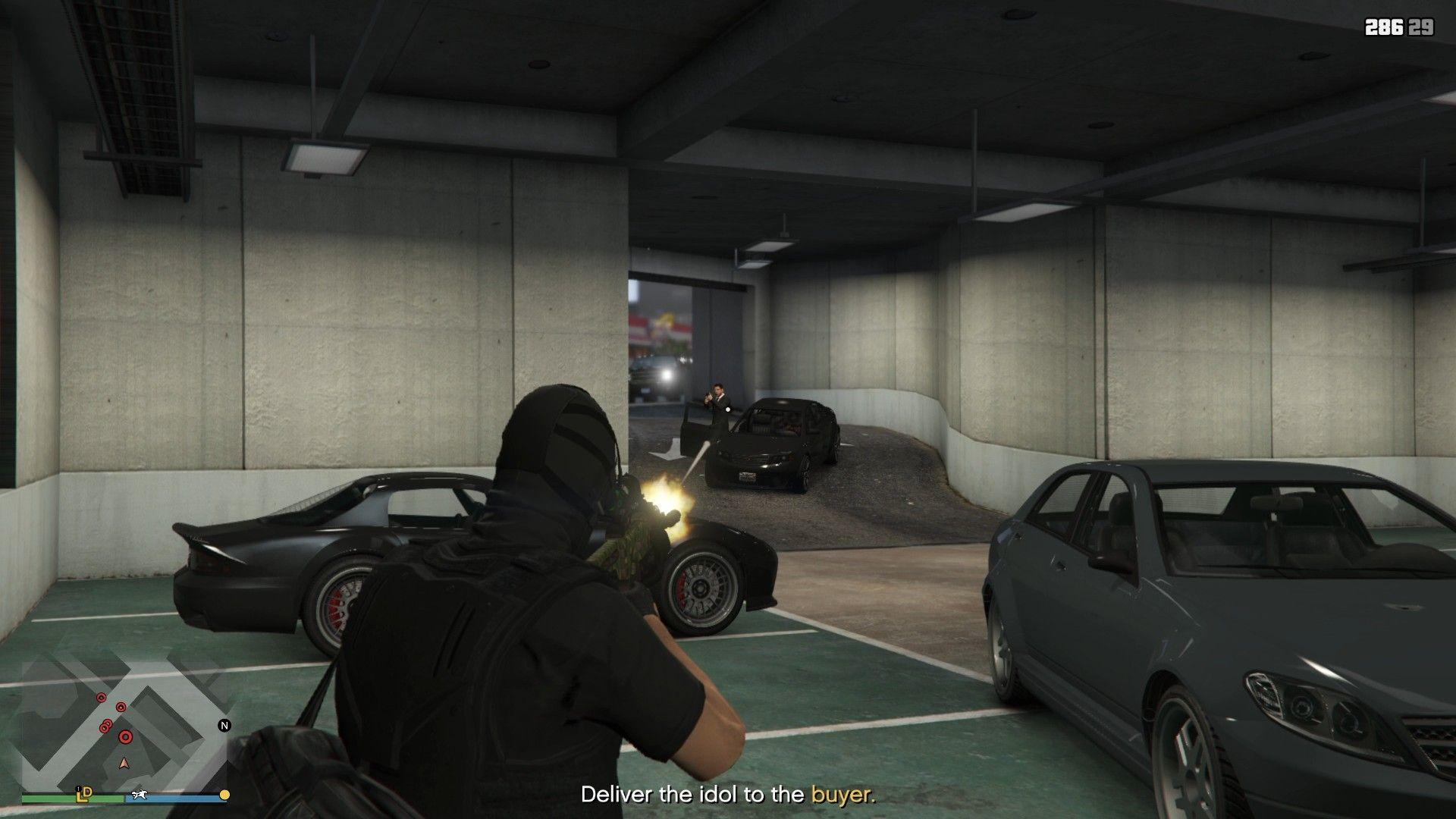1456x819 pixels.
Task: Click the blue stamina bar segment
Action: [174, 799]
